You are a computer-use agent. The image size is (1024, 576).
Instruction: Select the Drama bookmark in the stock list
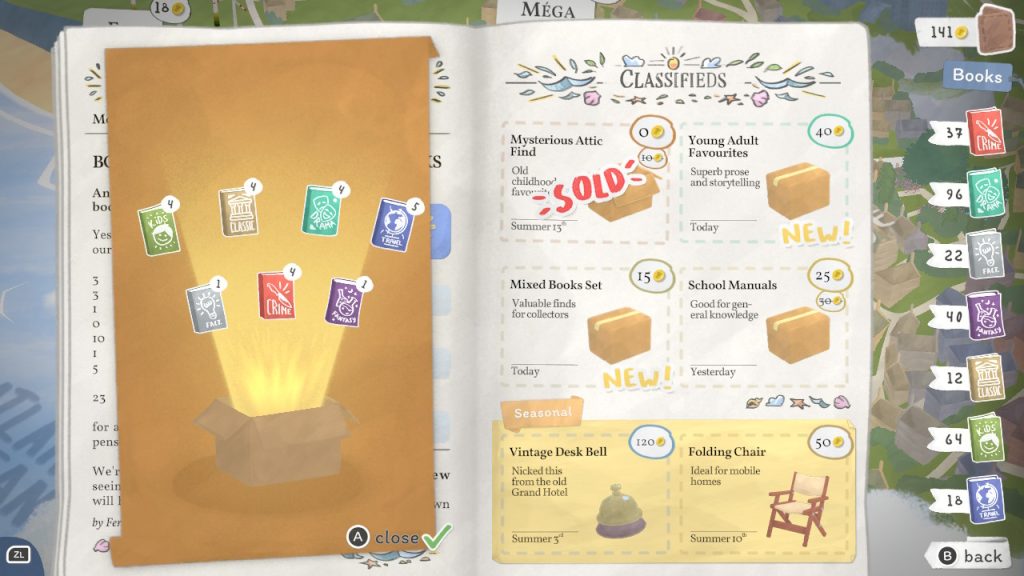coord(986,193)
